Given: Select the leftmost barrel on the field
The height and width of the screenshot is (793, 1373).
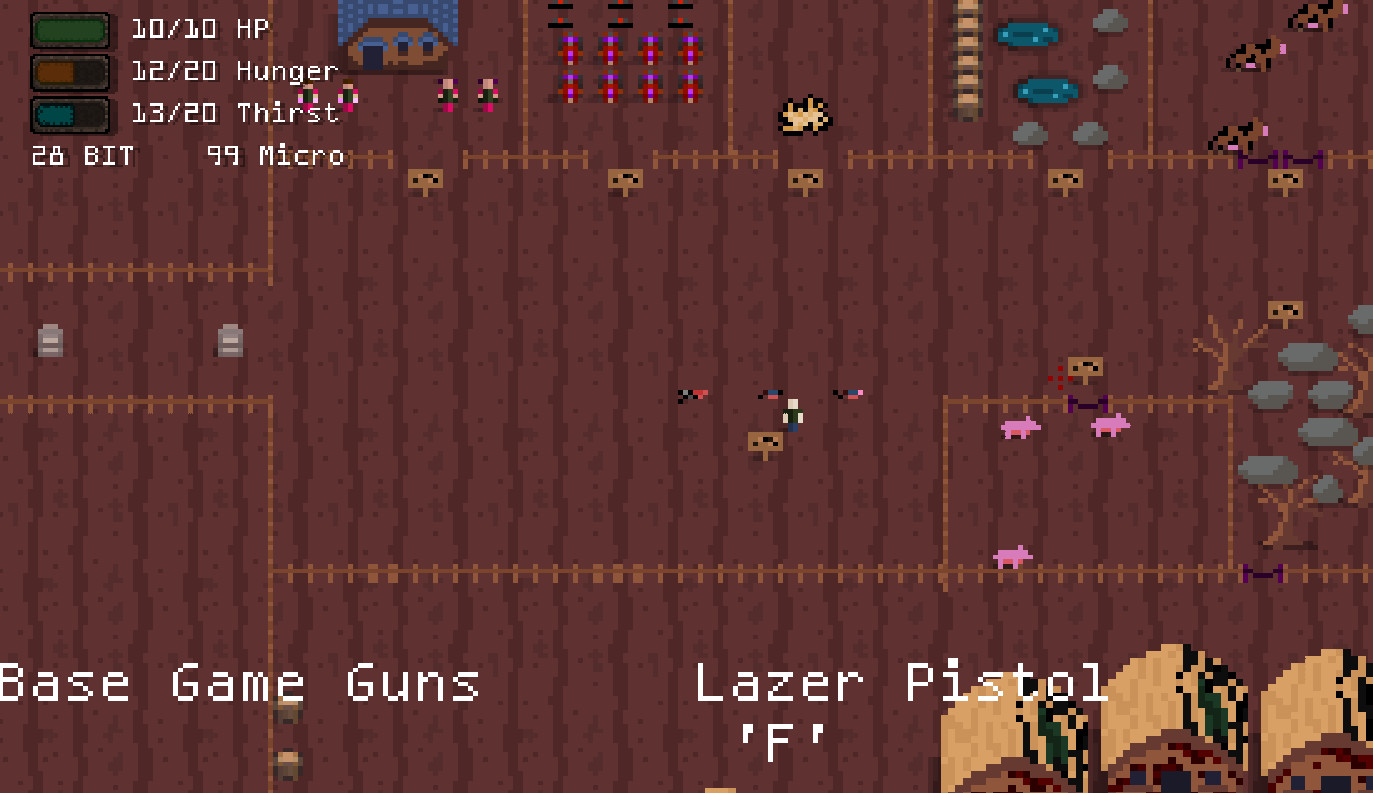Looking at the screenshot, I should [x=48, y=339].
